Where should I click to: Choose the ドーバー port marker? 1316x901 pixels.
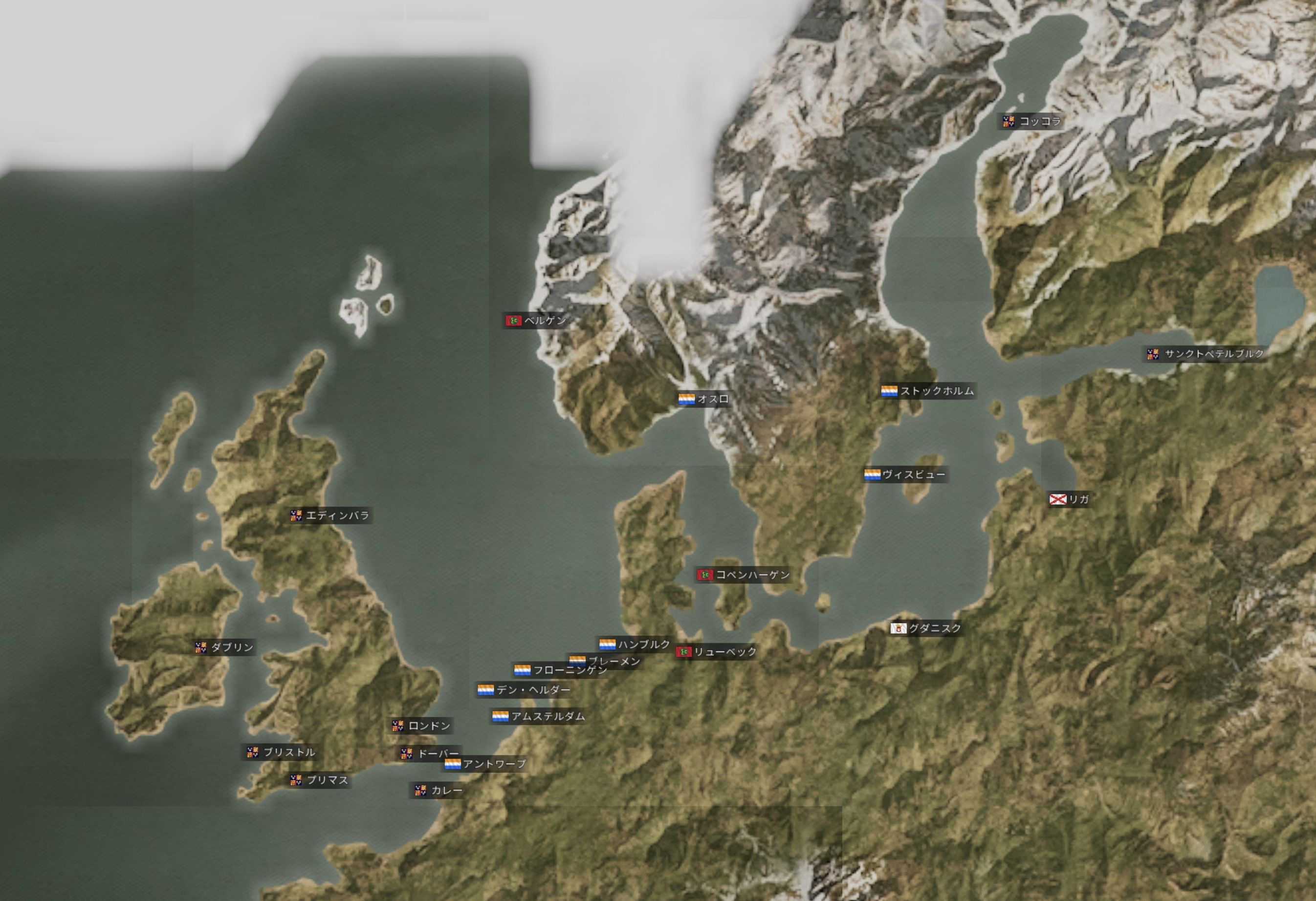pos(430,753)
